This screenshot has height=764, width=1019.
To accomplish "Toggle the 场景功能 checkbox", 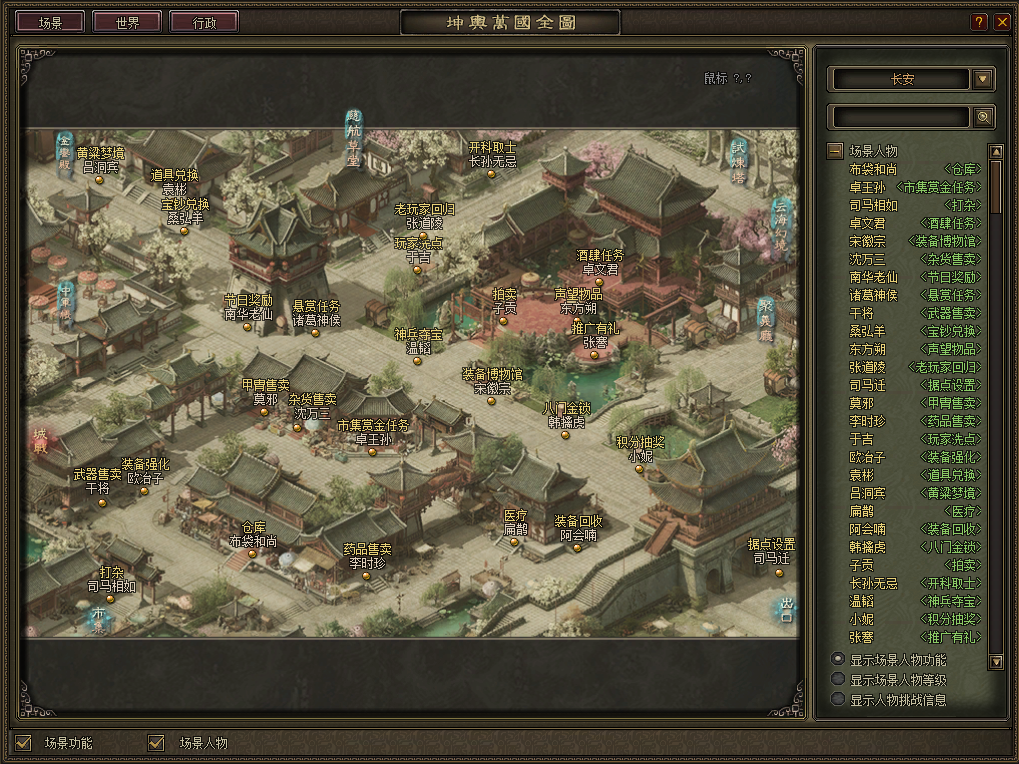I will 24,742.
